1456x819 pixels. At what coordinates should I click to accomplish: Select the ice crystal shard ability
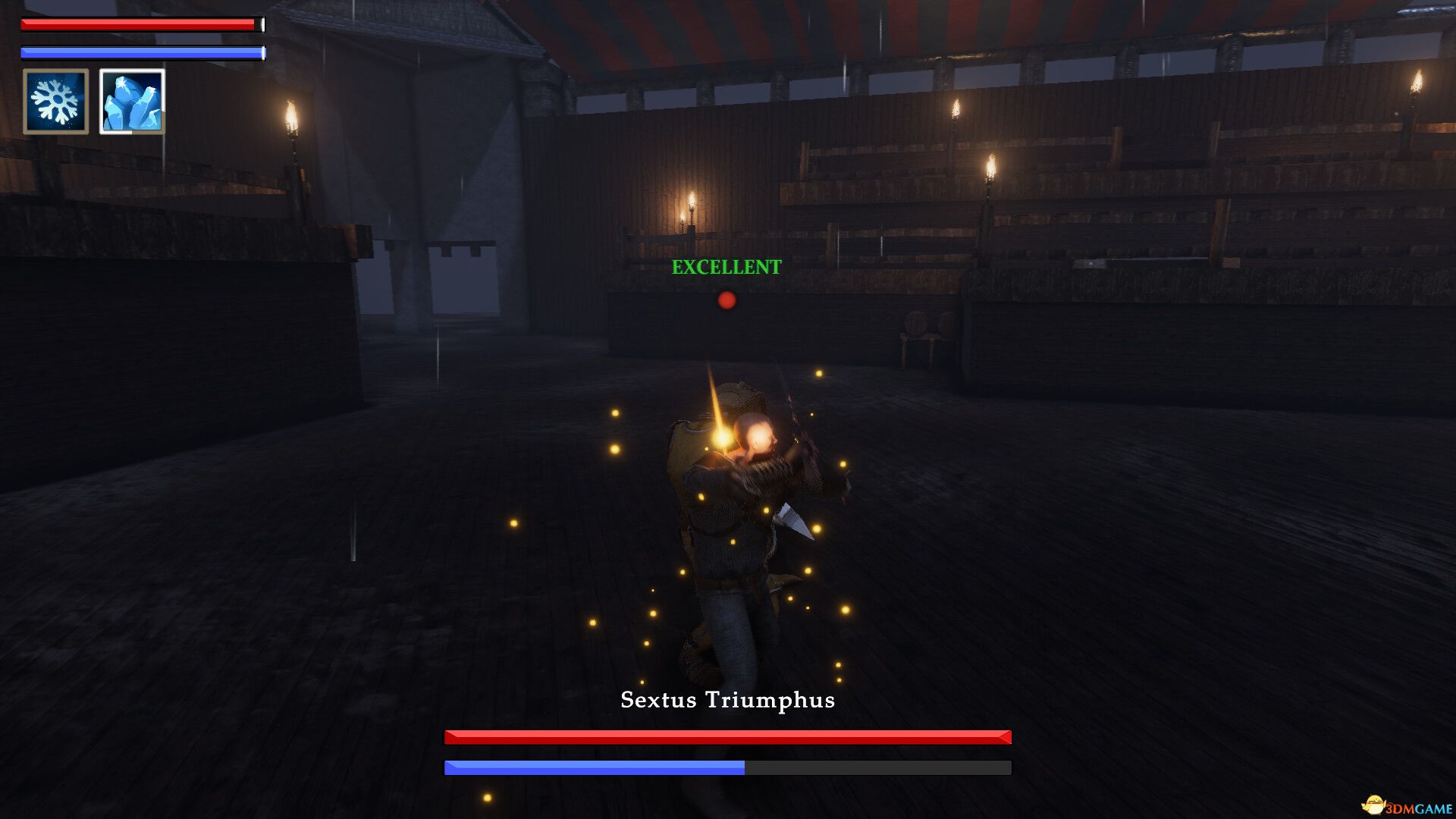pyautogui.click(x=132, y=102)
